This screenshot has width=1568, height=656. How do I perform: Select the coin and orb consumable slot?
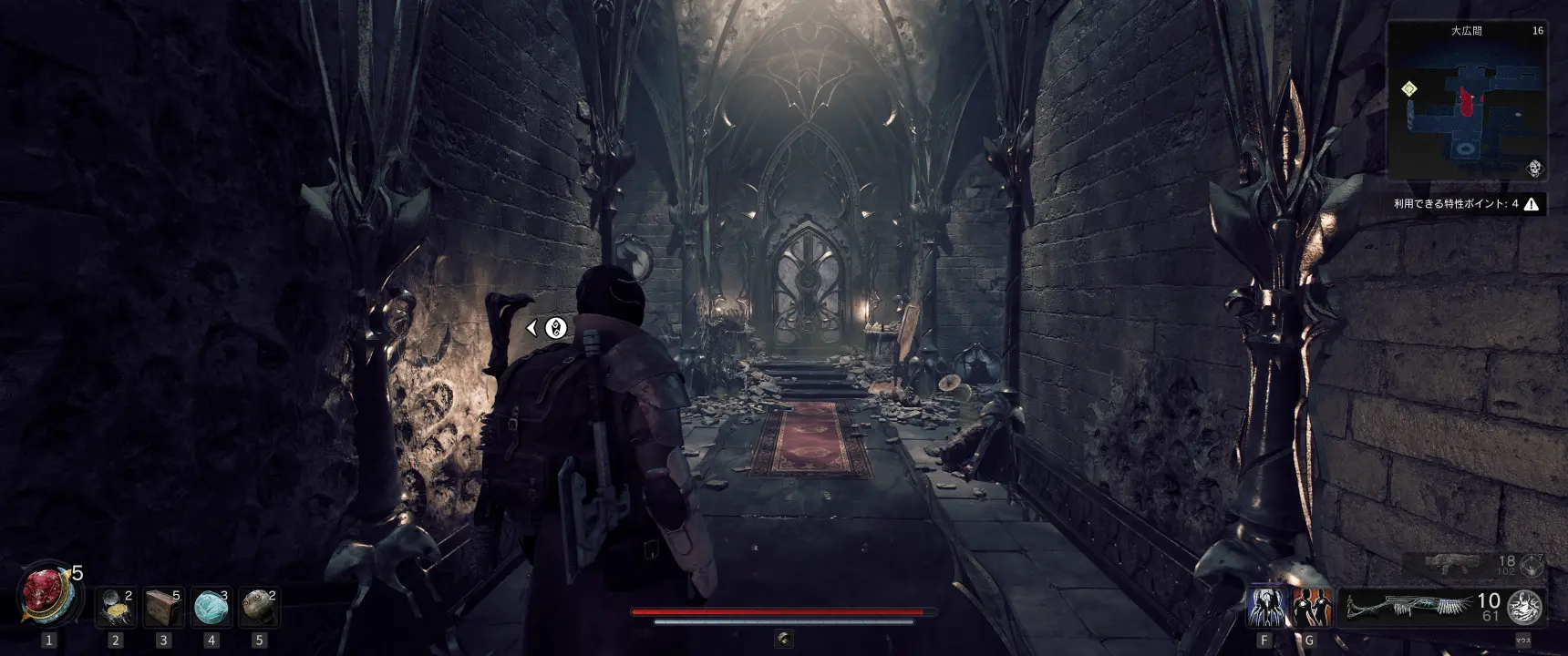(116, 608)
